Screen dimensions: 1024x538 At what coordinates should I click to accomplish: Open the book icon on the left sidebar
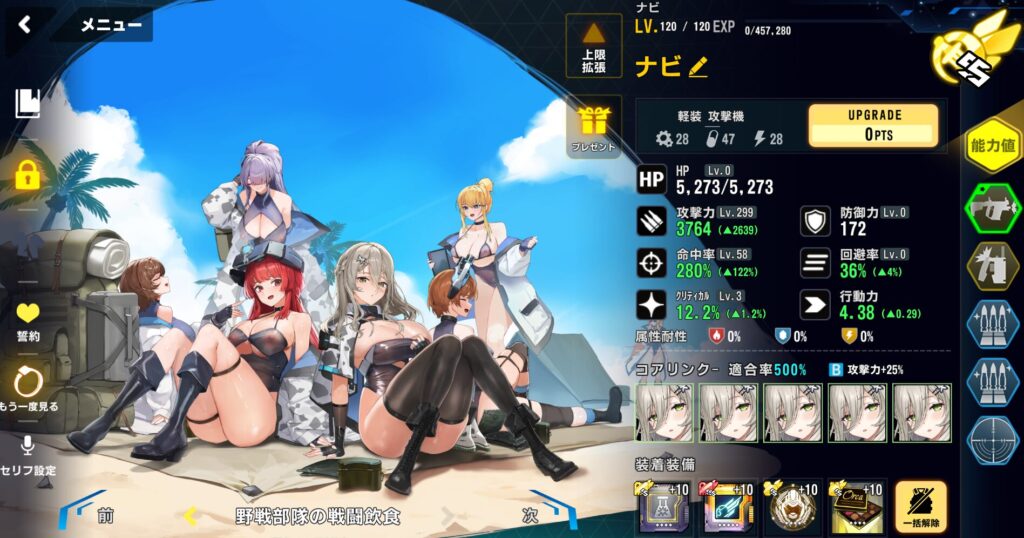tap(28, 104)
